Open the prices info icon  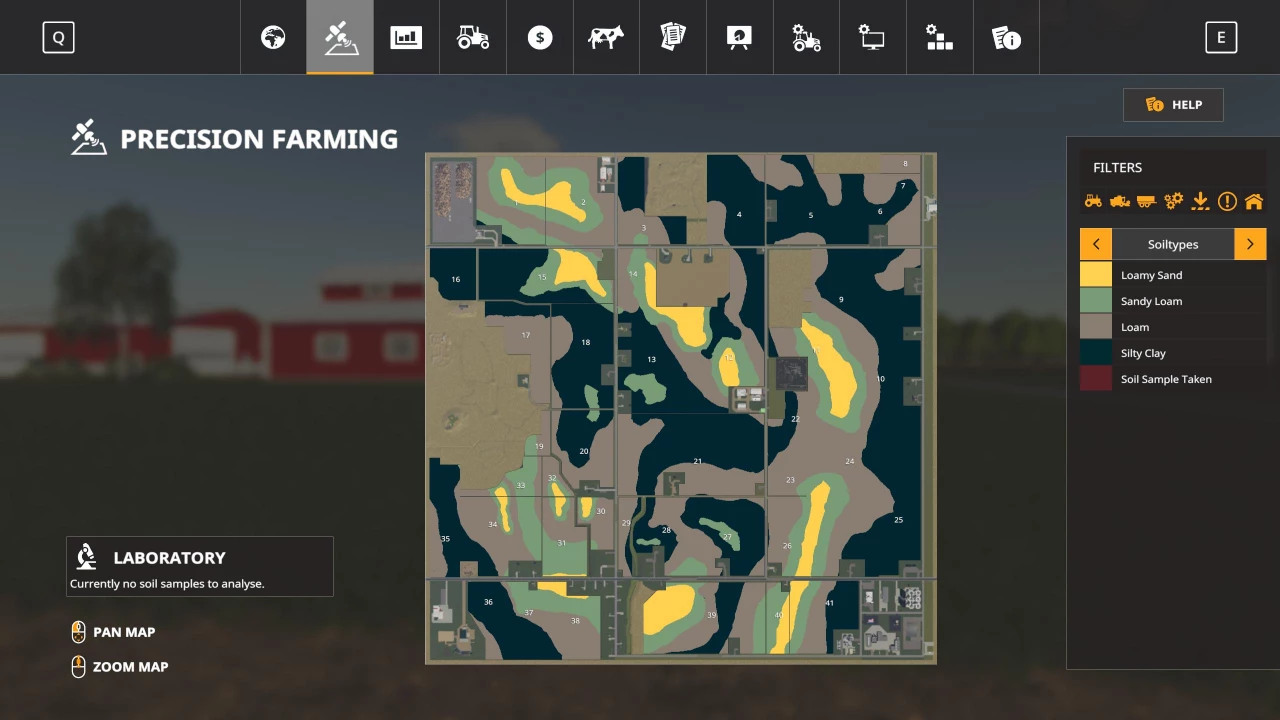pos(1006,37)
